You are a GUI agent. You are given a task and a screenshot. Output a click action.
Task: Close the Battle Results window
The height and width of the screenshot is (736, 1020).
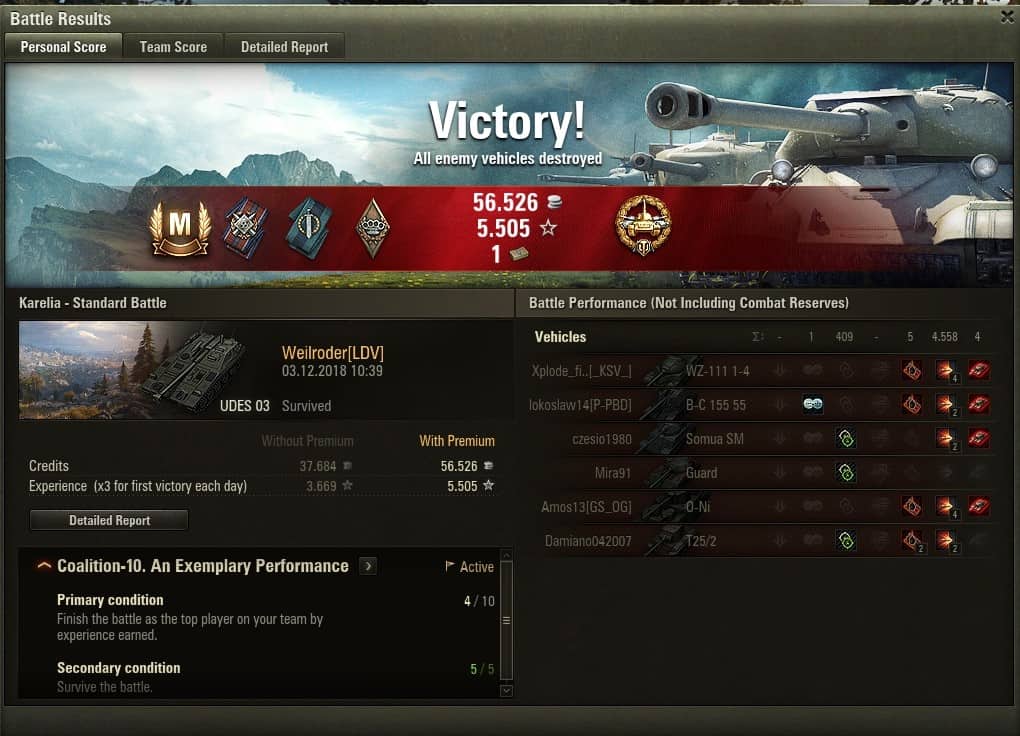(1007, 17)
